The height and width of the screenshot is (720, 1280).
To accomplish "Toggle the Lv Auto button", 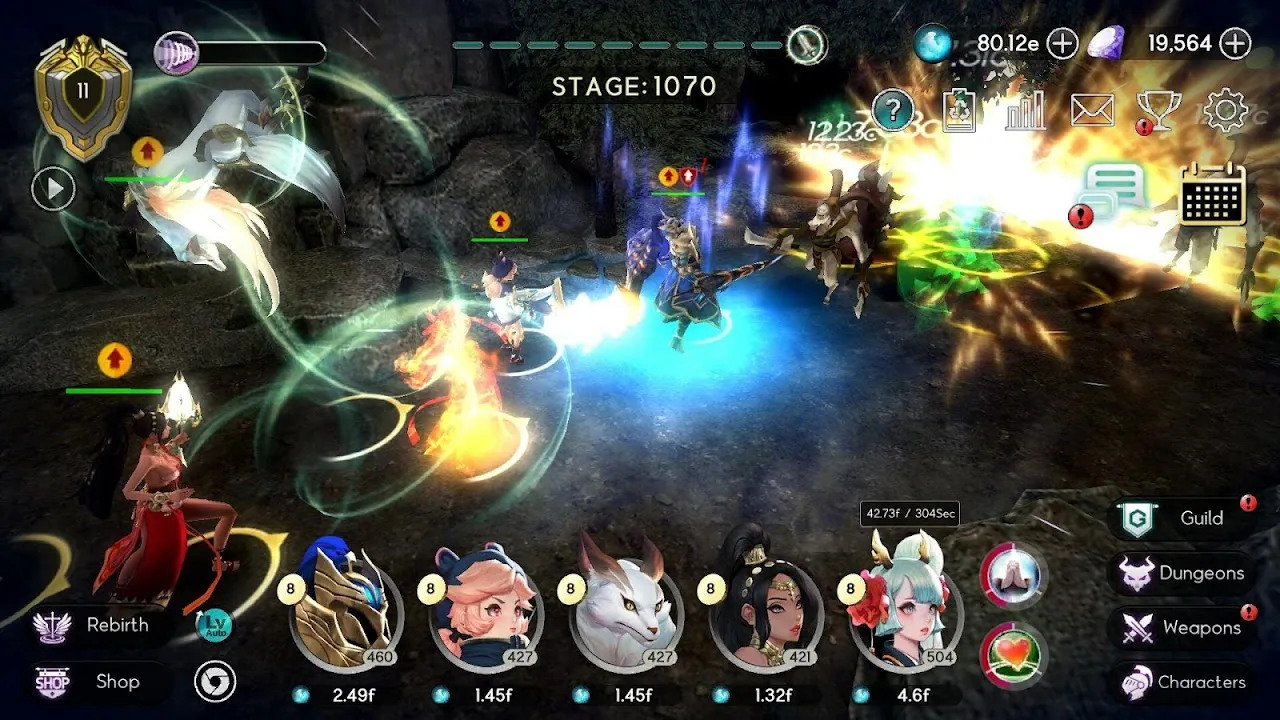I will 215,625.
